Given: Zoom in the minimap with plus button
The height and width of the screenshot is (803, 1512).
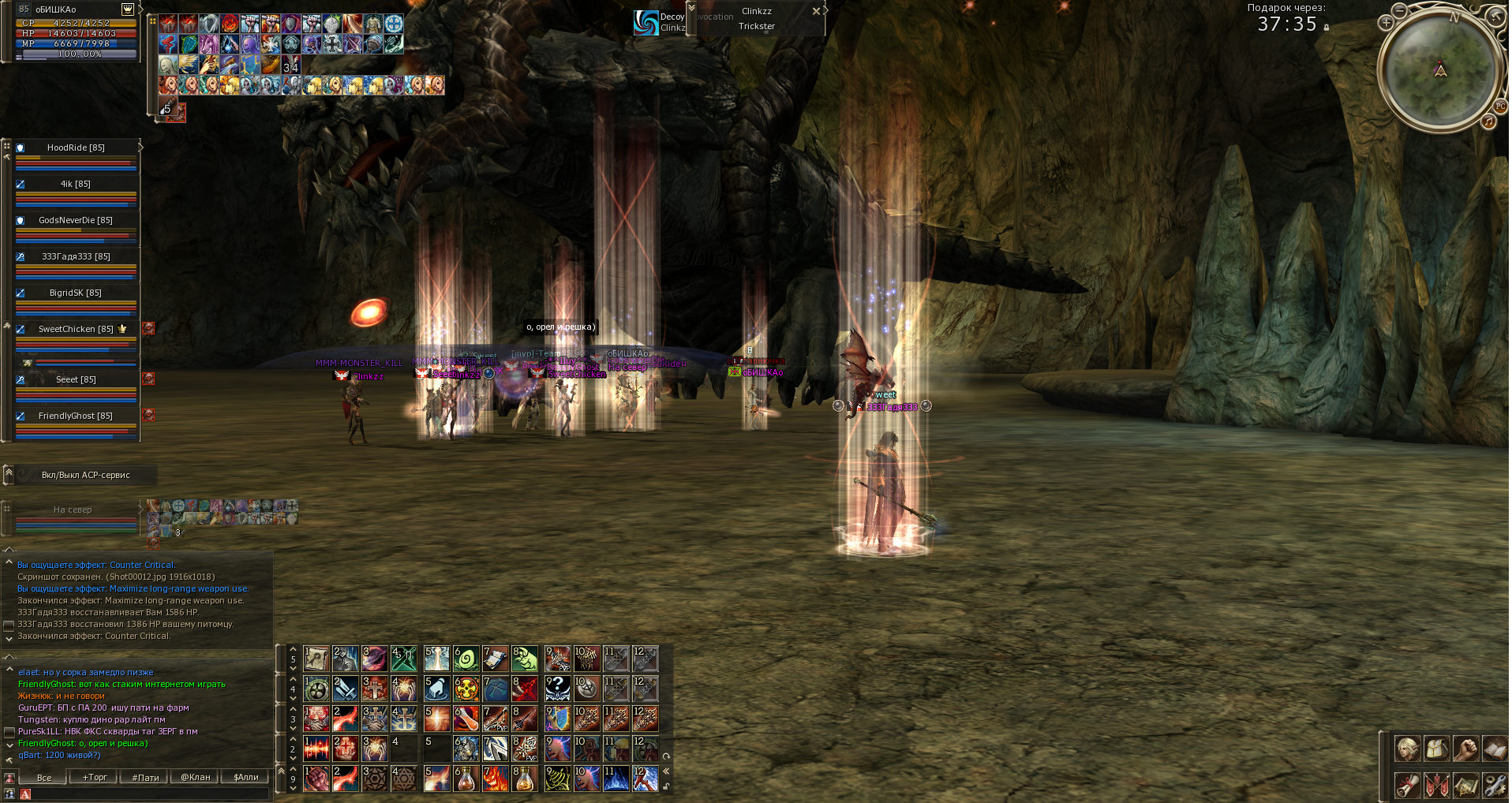Looking at the screenshot, I should 1386,23.
